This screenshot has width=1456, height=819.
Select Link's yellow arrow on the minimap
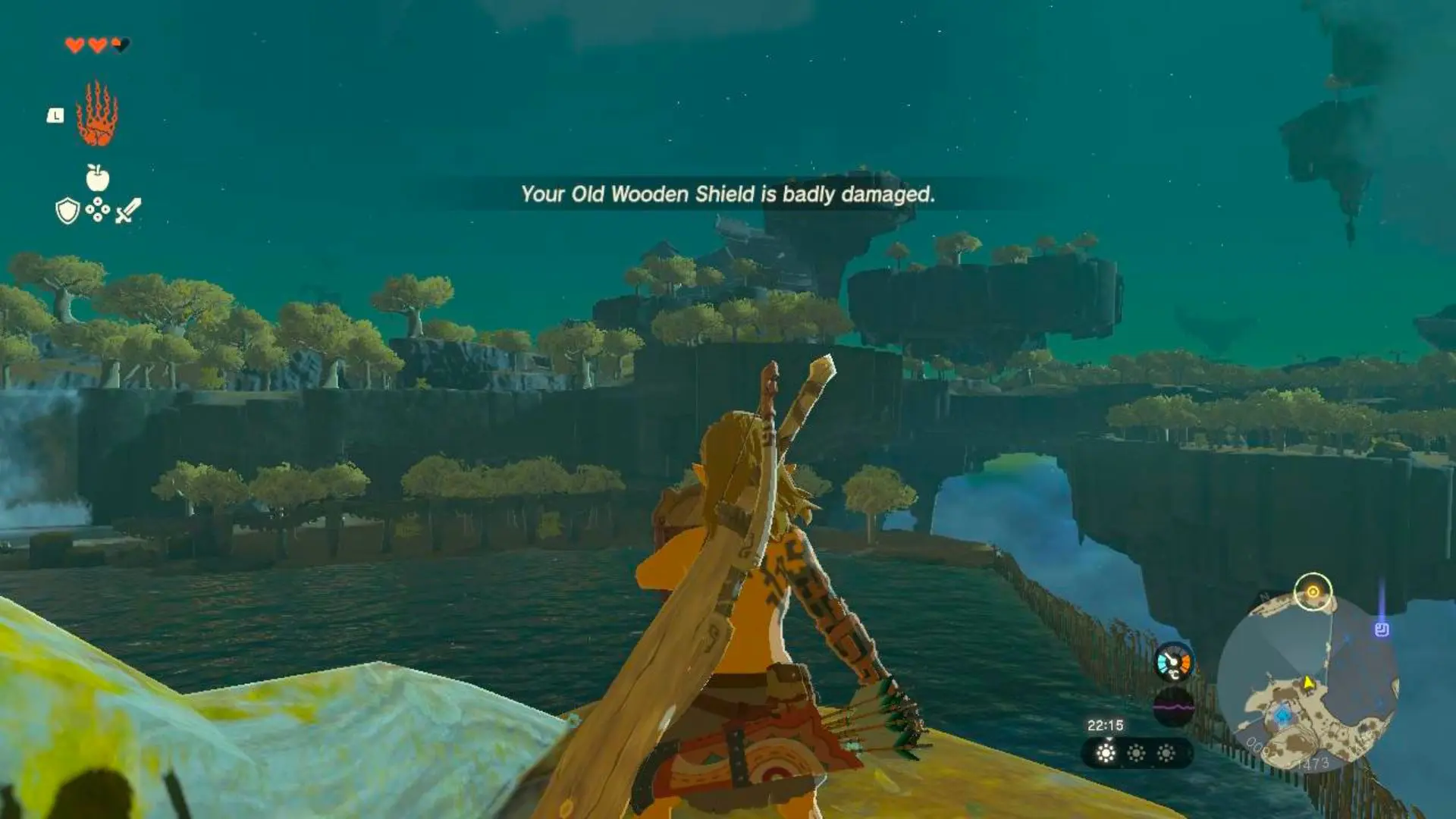tap(1307, 683)
